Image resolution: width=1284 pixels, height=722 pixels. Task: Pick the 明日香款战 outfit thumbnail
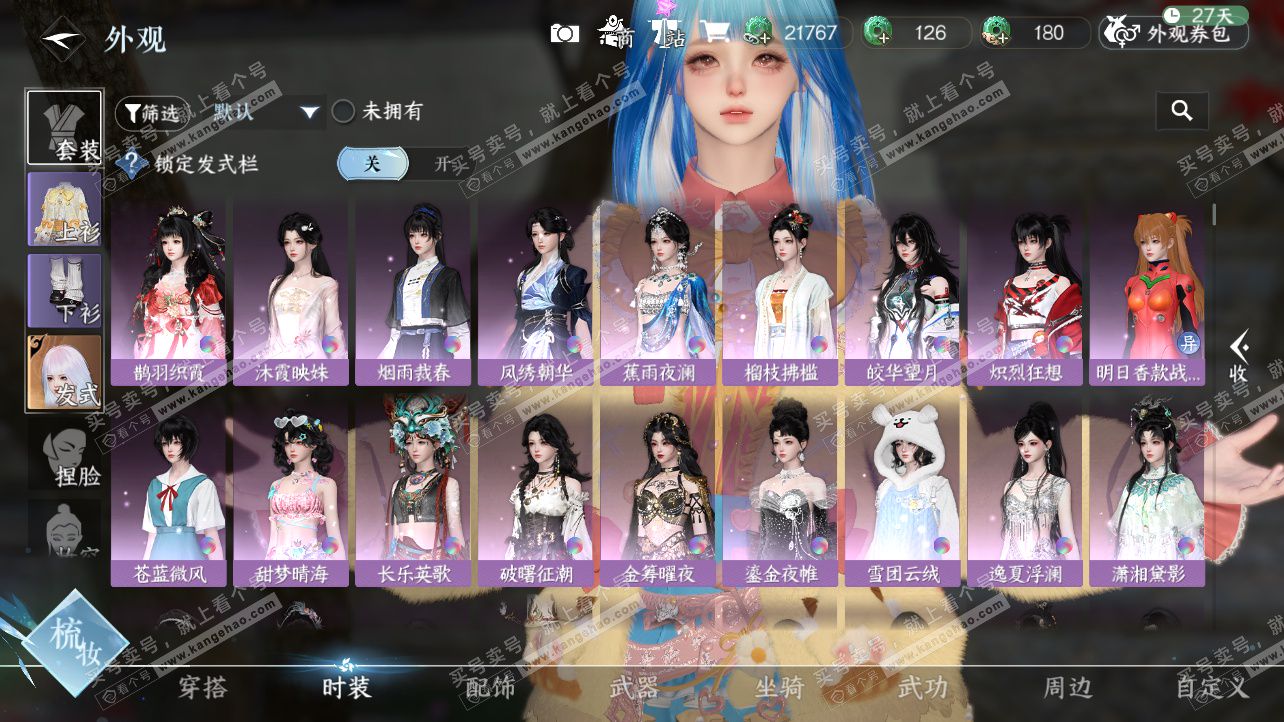(1146, 293)
